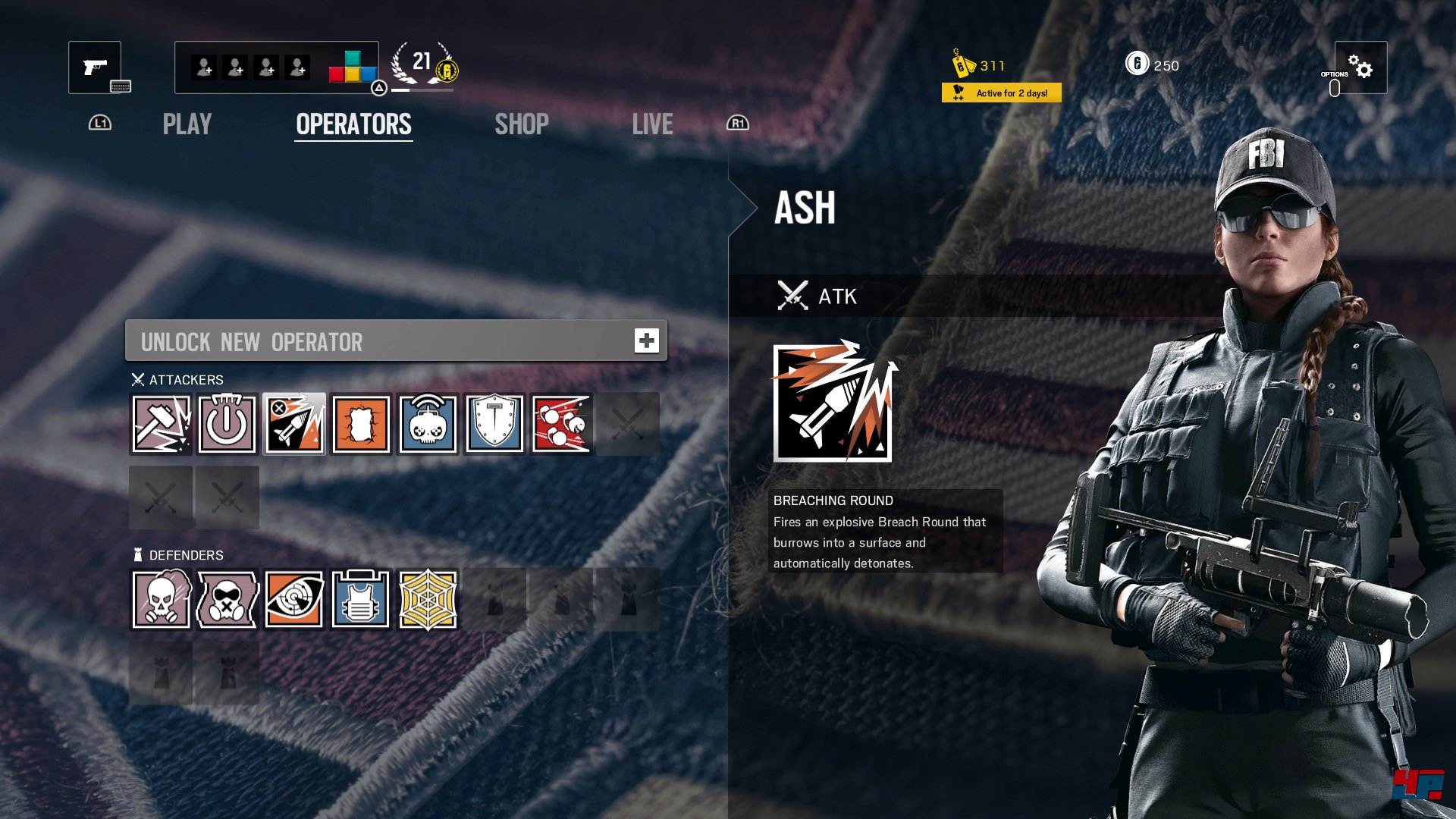The image size is (1456, 819).
Task: Switch to the PLAY tab
Action: [187, 124]
